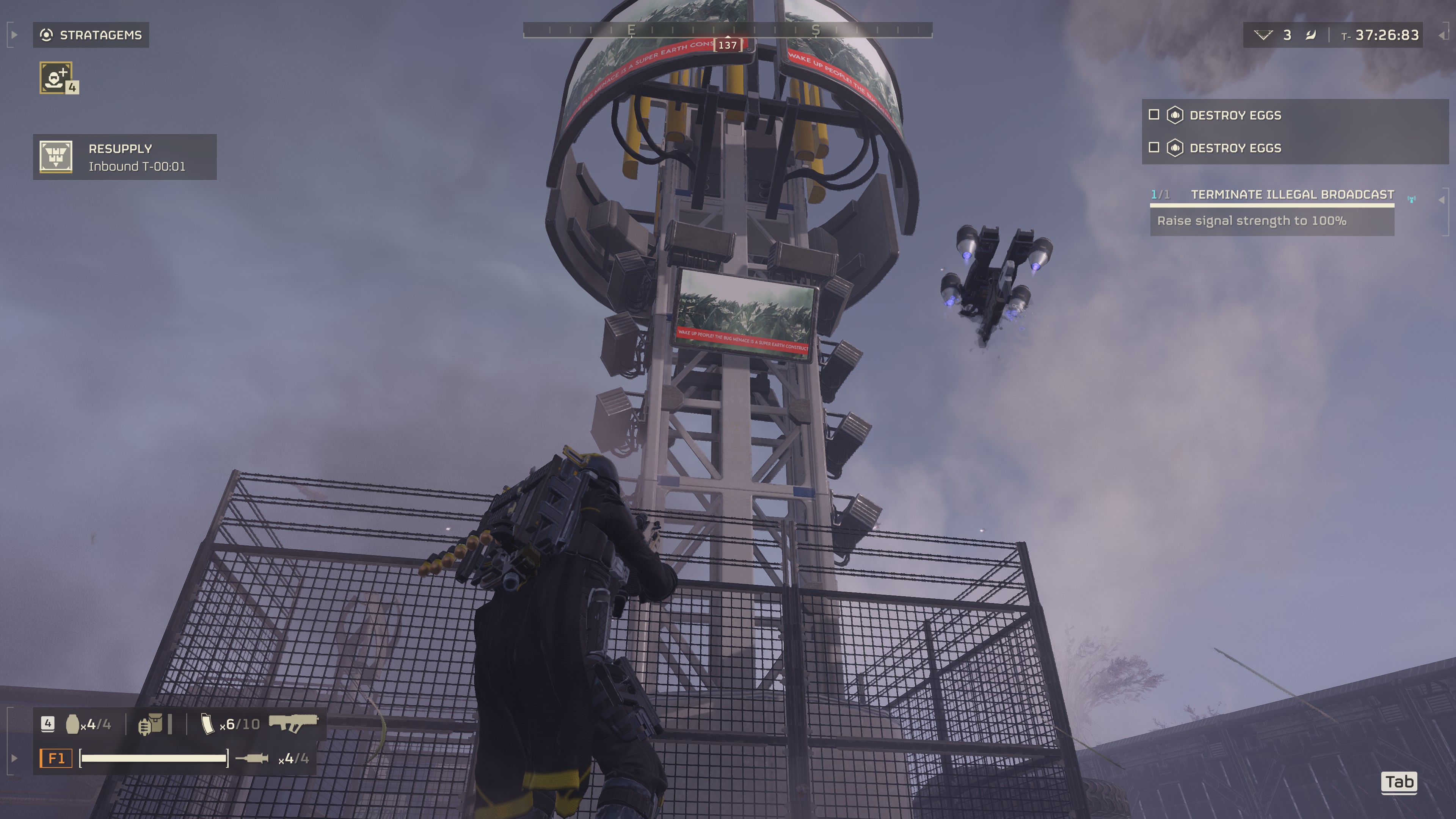Toggle the first Destroy Eggs objective checkbox

tap(1154, 115)
